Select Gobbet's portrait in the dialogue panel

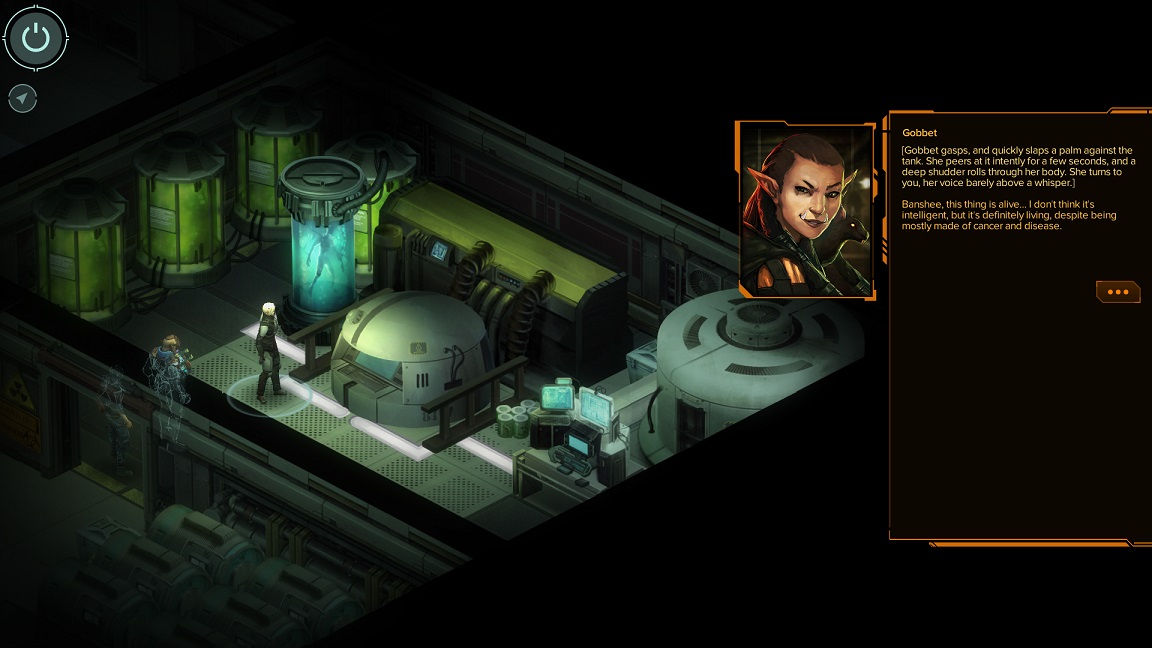(x=806, y=209)
